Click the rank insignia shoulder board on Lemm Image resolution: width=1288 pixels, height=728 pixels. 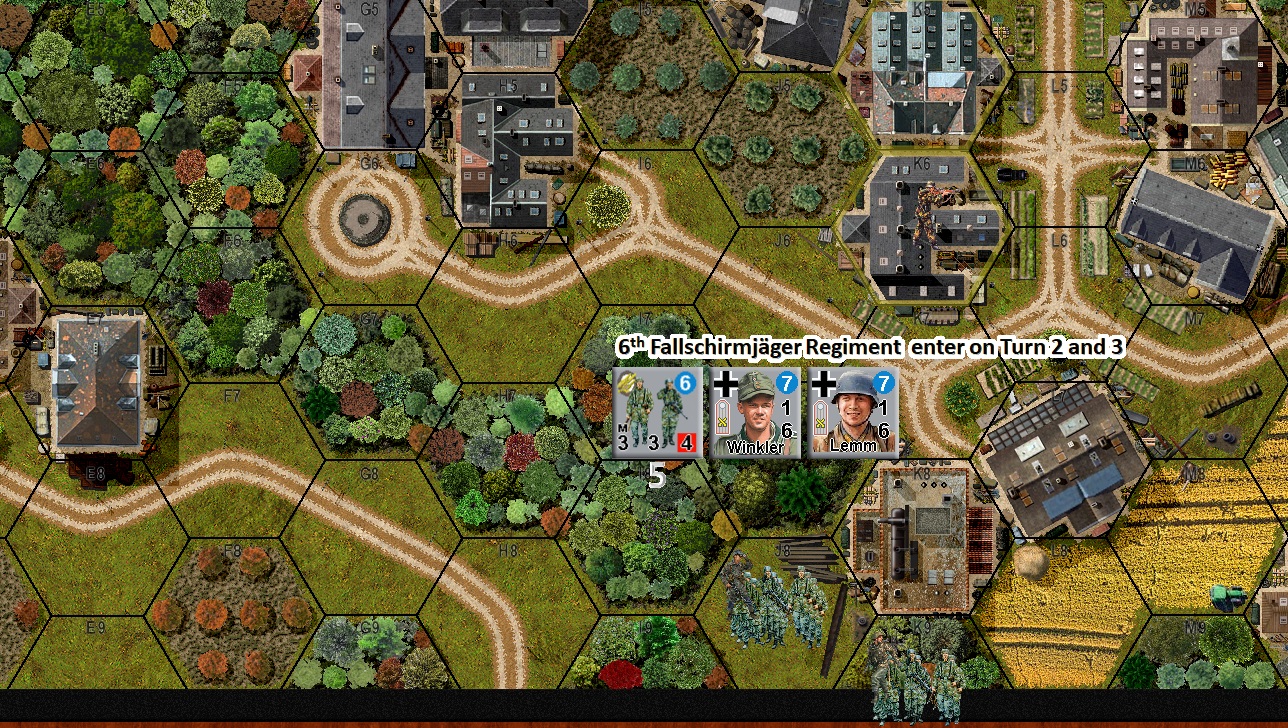point(820,417)
